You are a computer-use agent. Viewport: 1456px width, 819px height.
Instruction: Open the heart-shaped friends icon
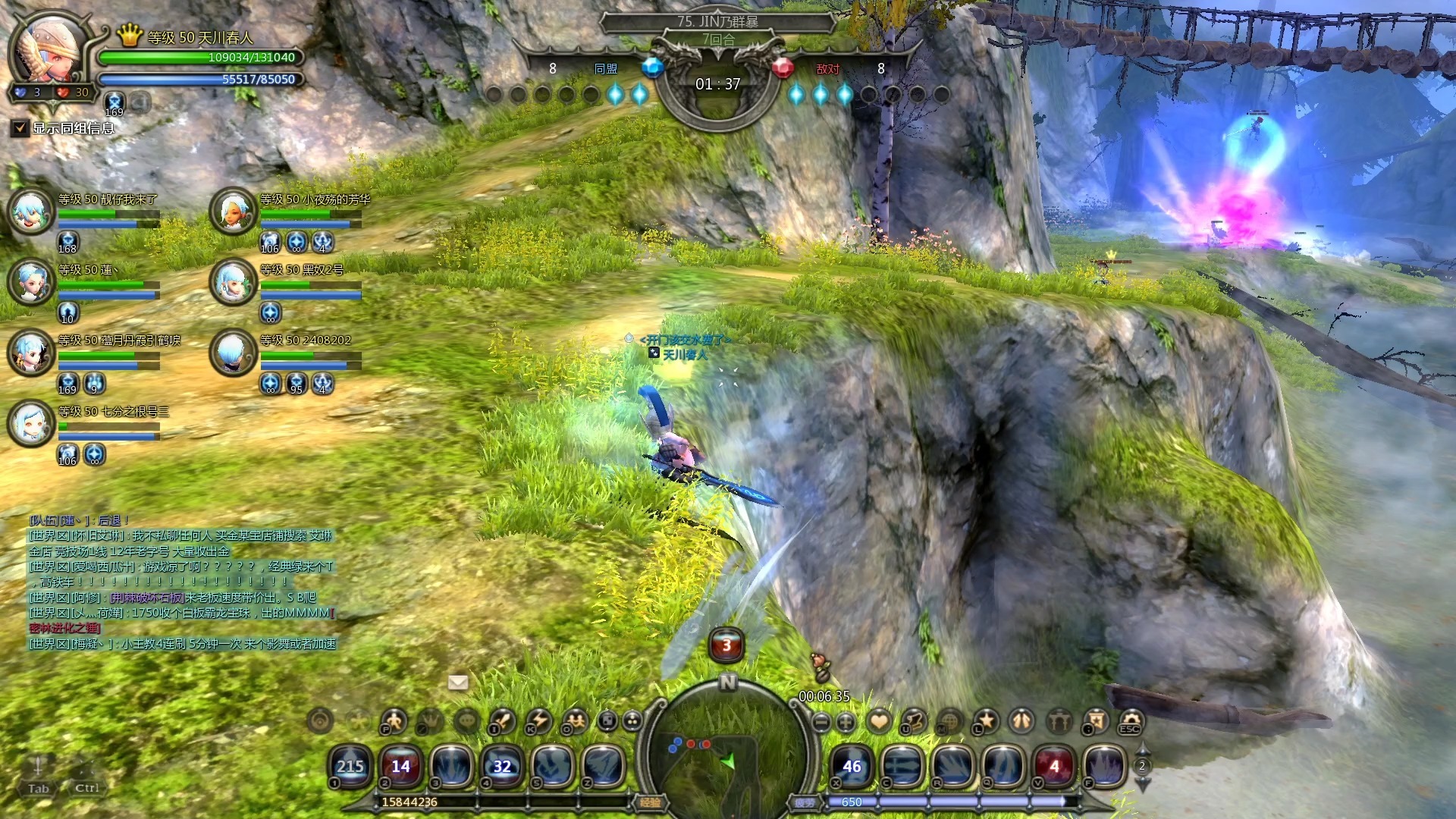879,720
